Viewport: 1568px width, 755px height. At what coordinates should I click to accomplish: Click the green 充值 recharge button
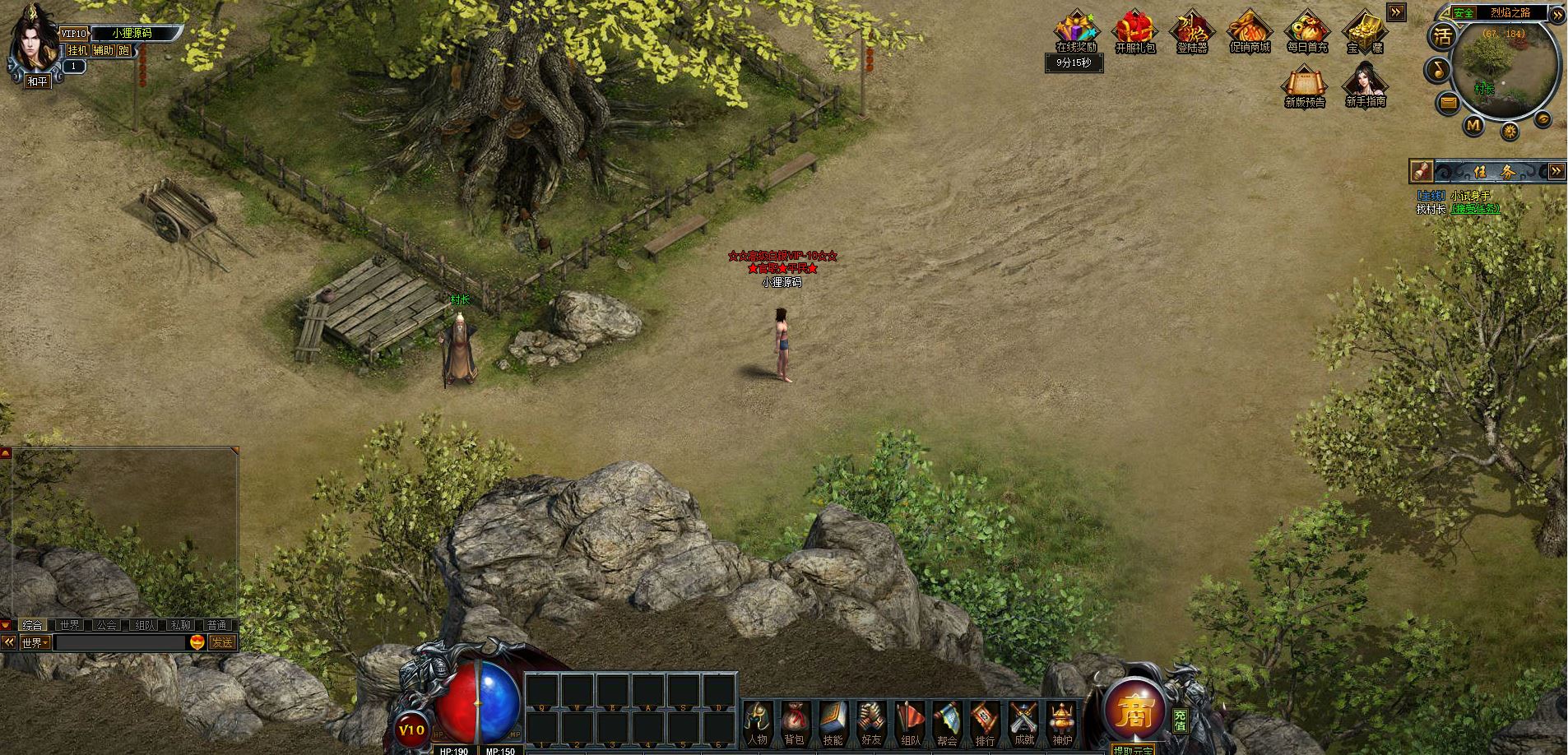pos(1181,720)
